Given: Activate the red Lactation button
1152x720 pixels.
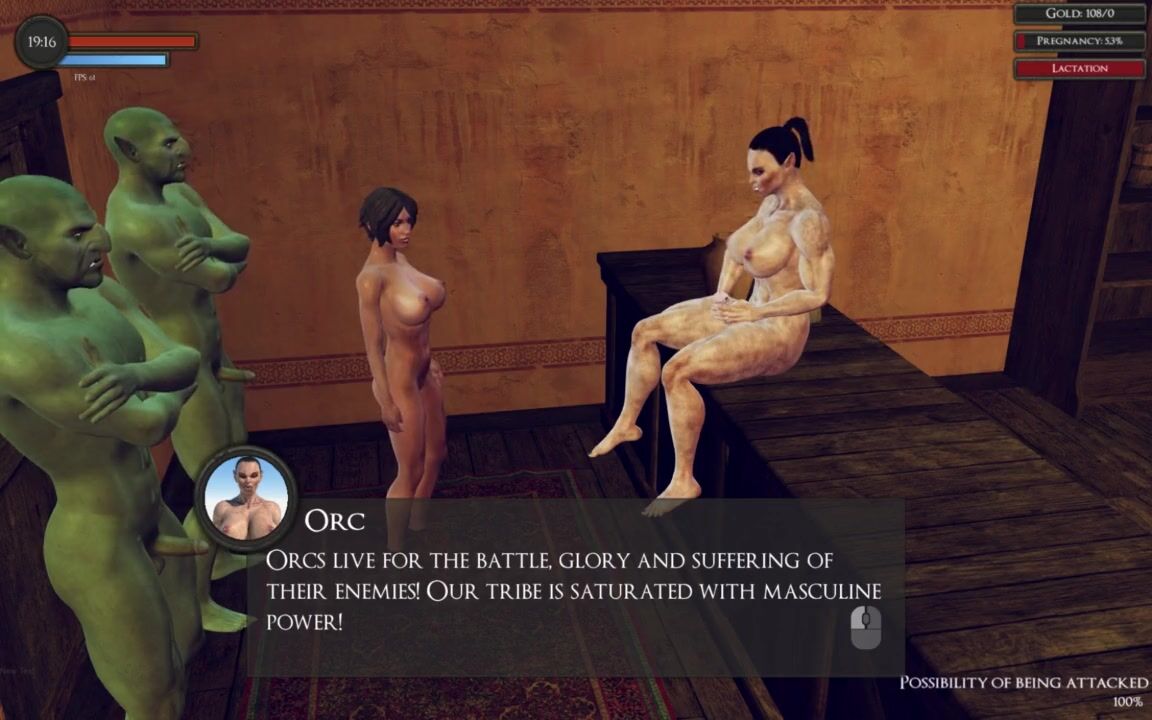Looking at the screenshot, I should pyautogui.click(x=1079, y=68).
